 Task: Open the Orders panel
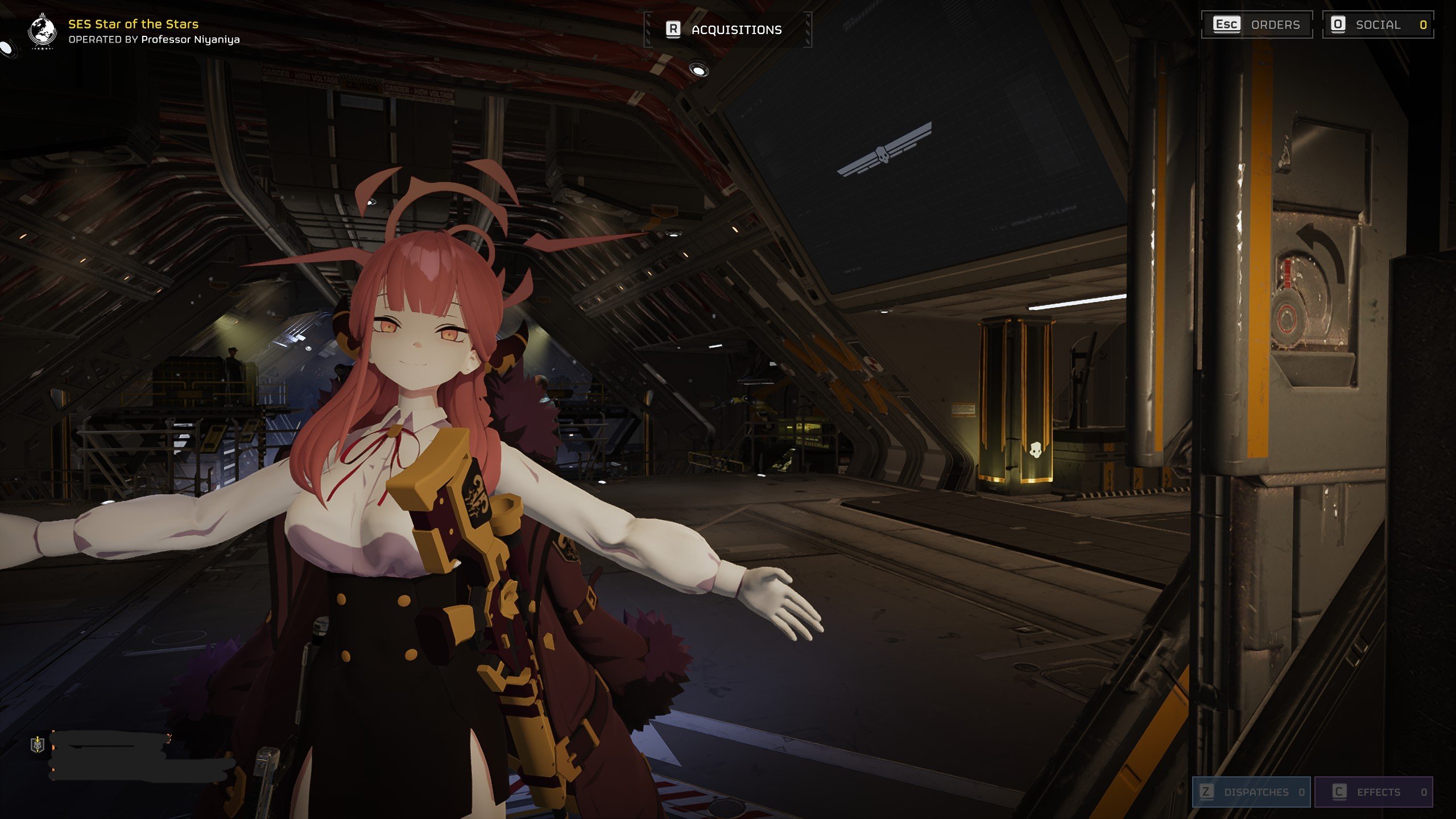[1256, 24]
